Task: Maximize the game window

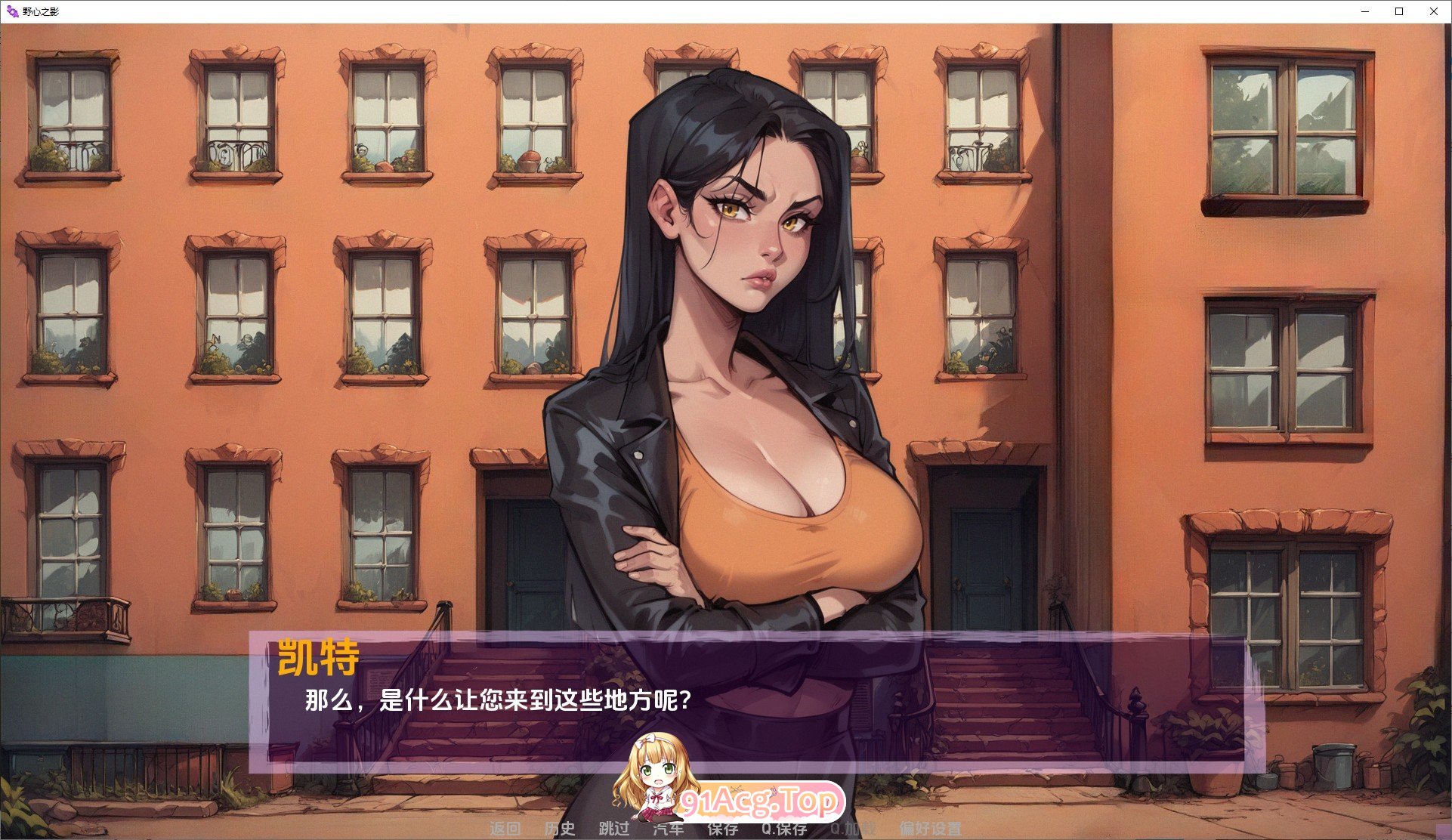Action: click(x=1399, y=11)
